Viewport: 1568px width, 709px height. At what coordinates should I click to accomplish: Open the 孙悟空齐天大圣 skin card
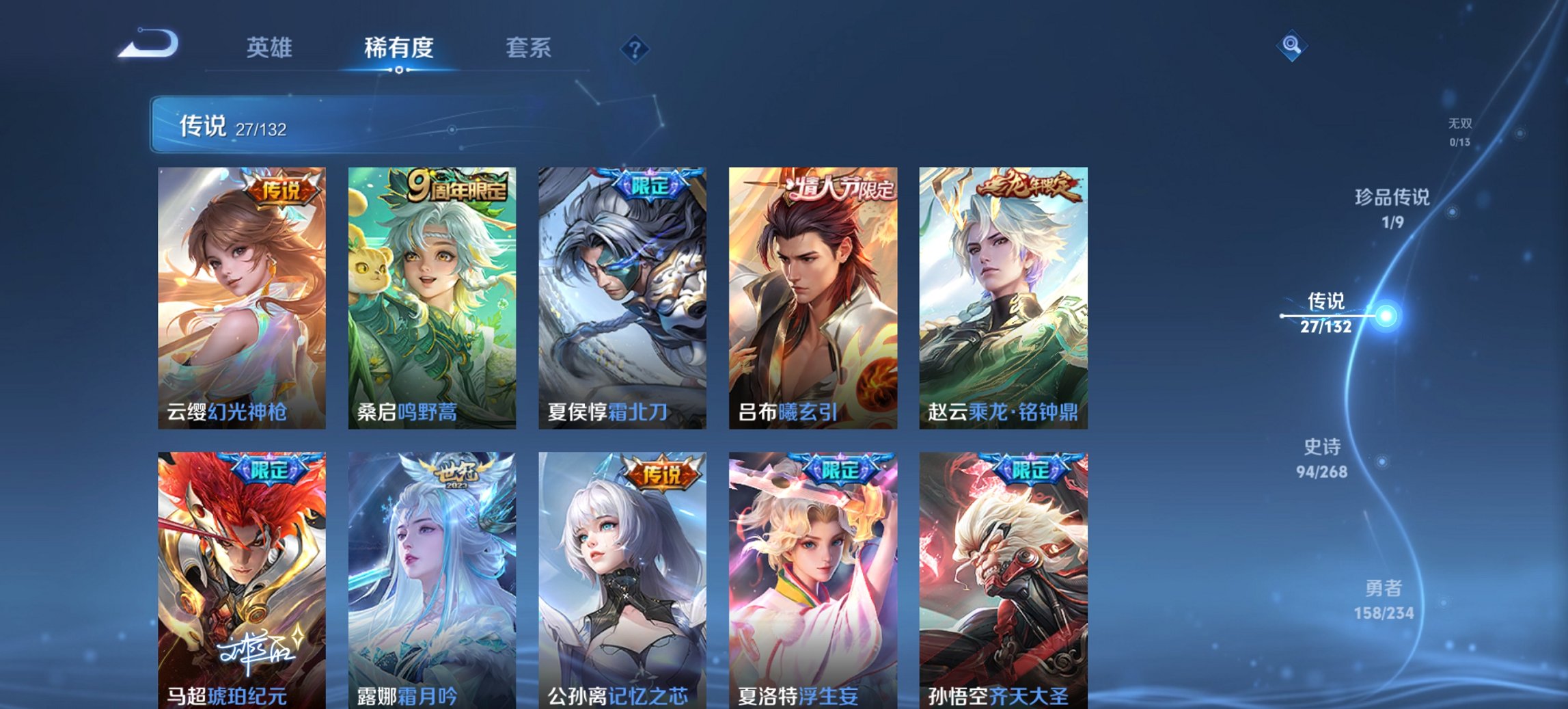(1011, 581)
